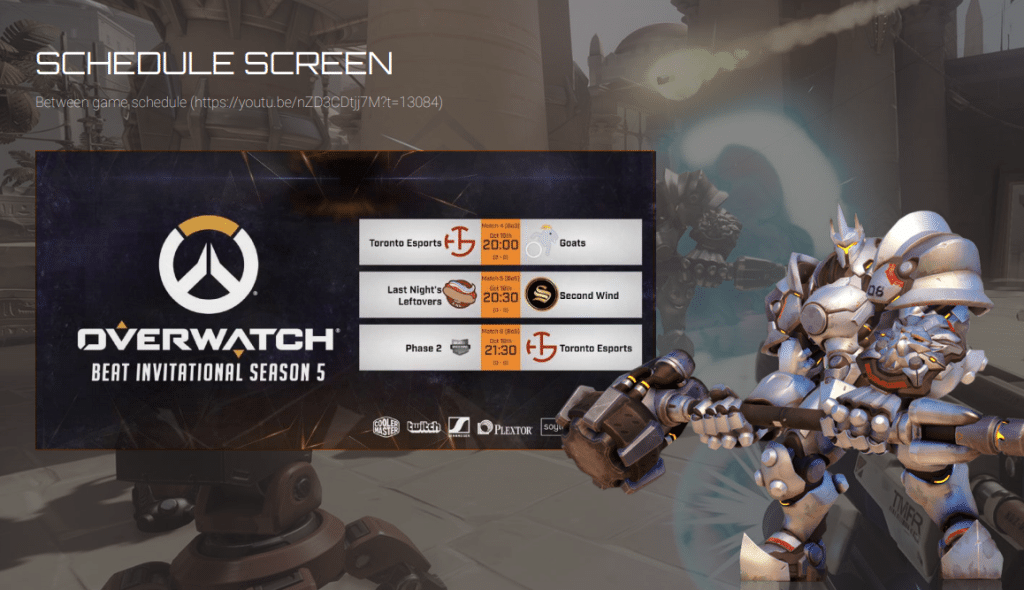Click the Phase 2 team logo
1024x590 pixels.
(459, 348)
